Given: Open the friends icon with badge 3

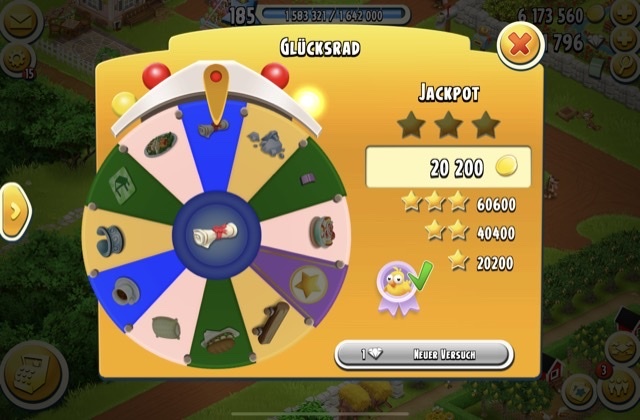Looking at the screenshot, I should pos(620,390).
